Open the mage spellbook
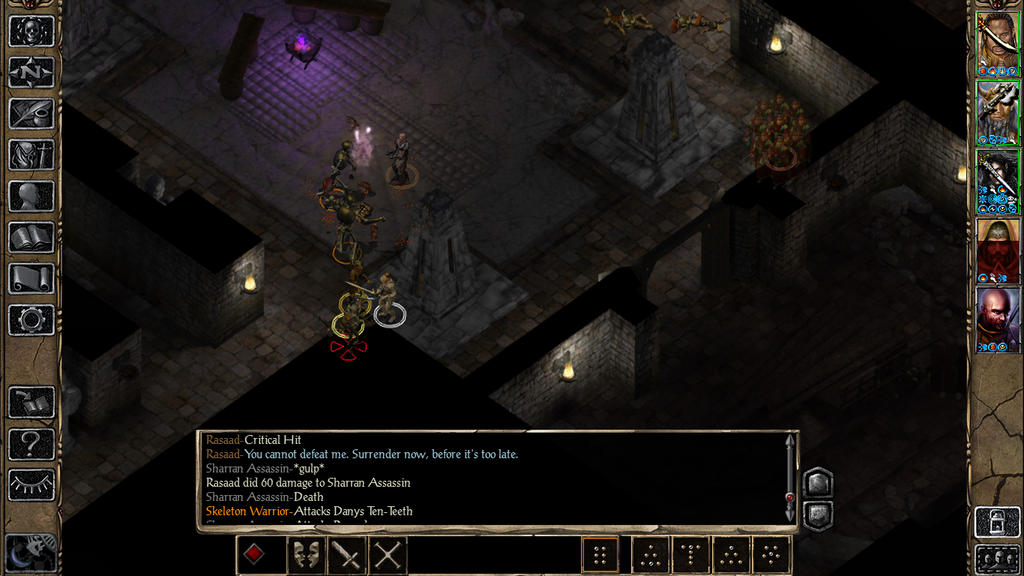Image resolution: width=1024 pixels, height=576 pixels. pyautogui.click(x=31, y=238)
